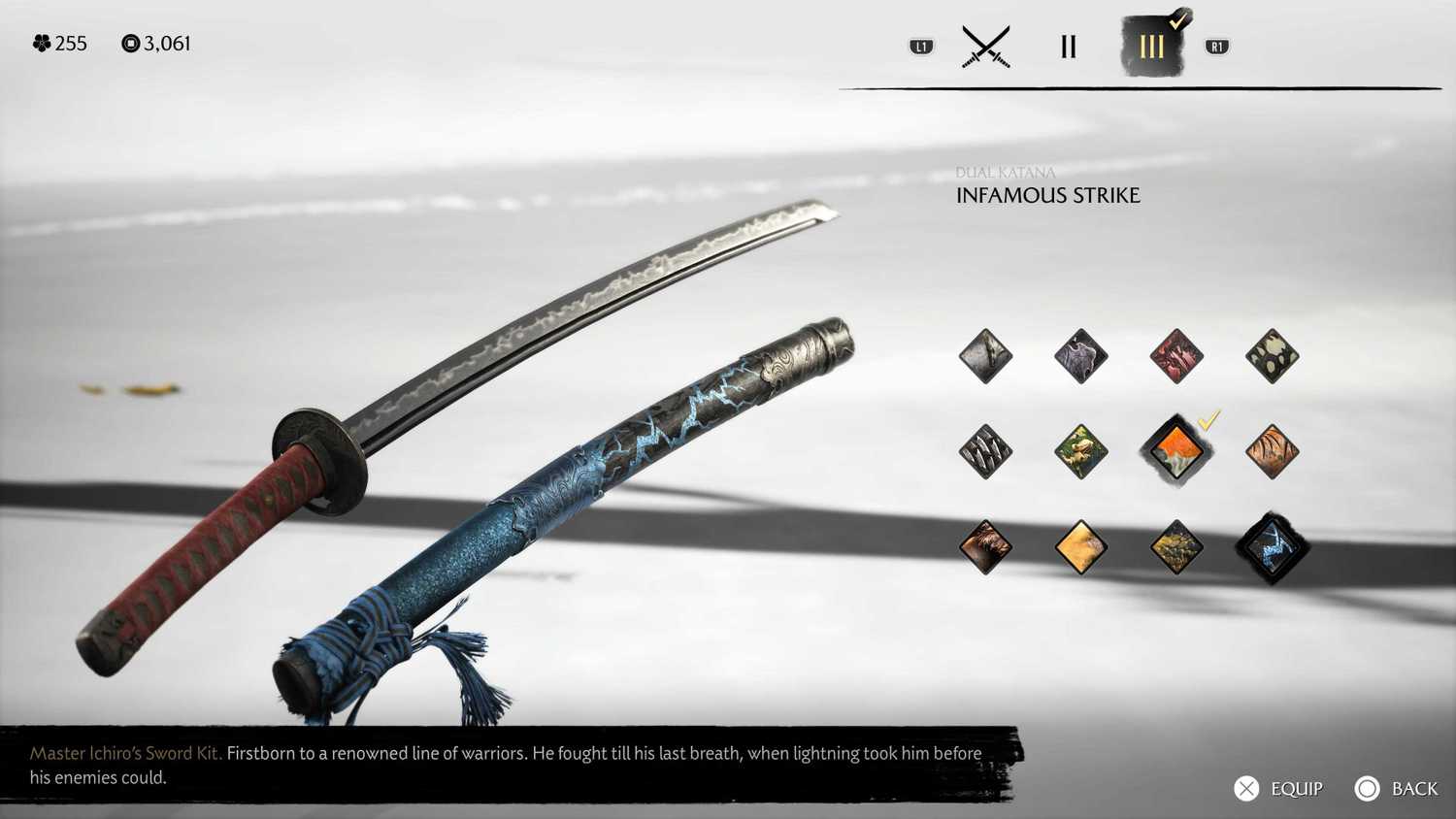Select the silver claw-marks sword kit
The width and height of the screenshot is (1456, 819).
pyautogui.click(x=985, y=451)
